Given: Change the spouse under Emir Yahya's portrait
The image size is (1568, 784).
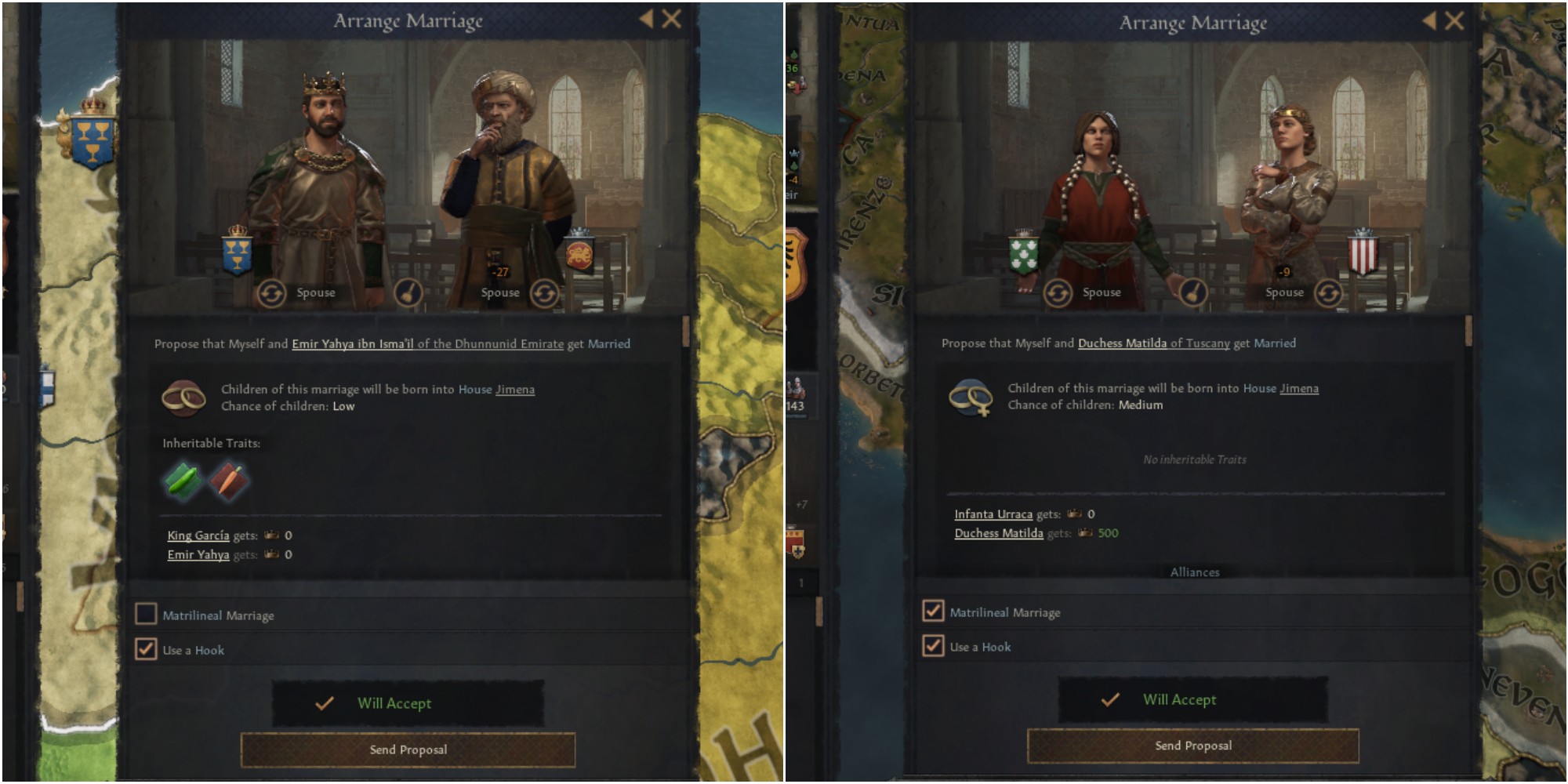Looking at the screenshot, I should (x=544, y=293).
